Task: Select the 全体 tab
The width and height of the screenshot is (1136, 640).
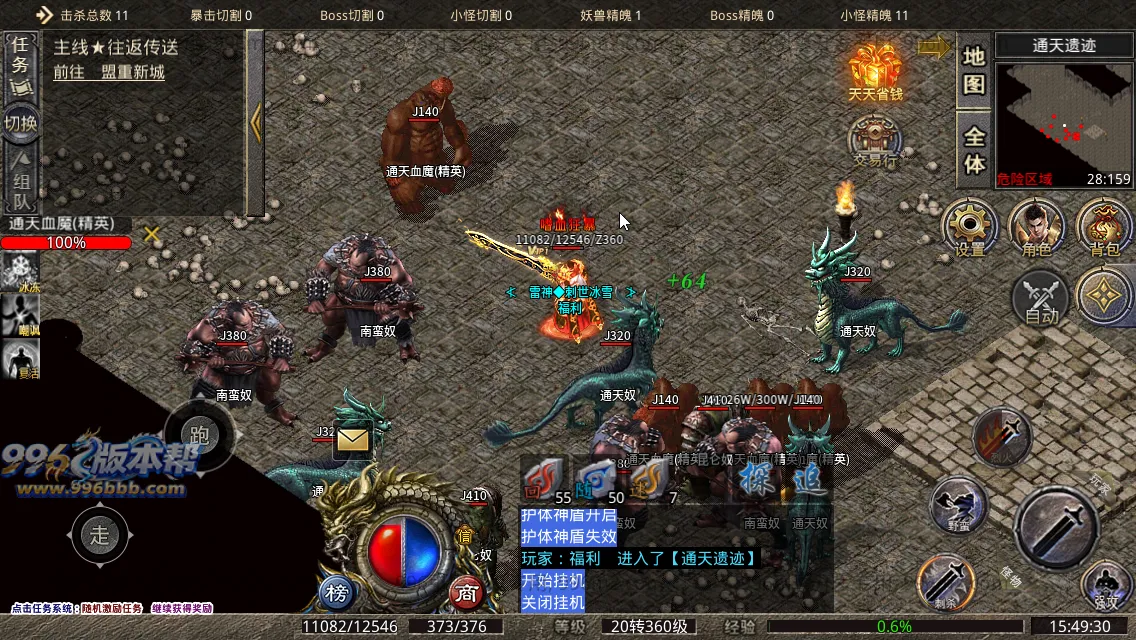Action: click(x=974, y=150)
